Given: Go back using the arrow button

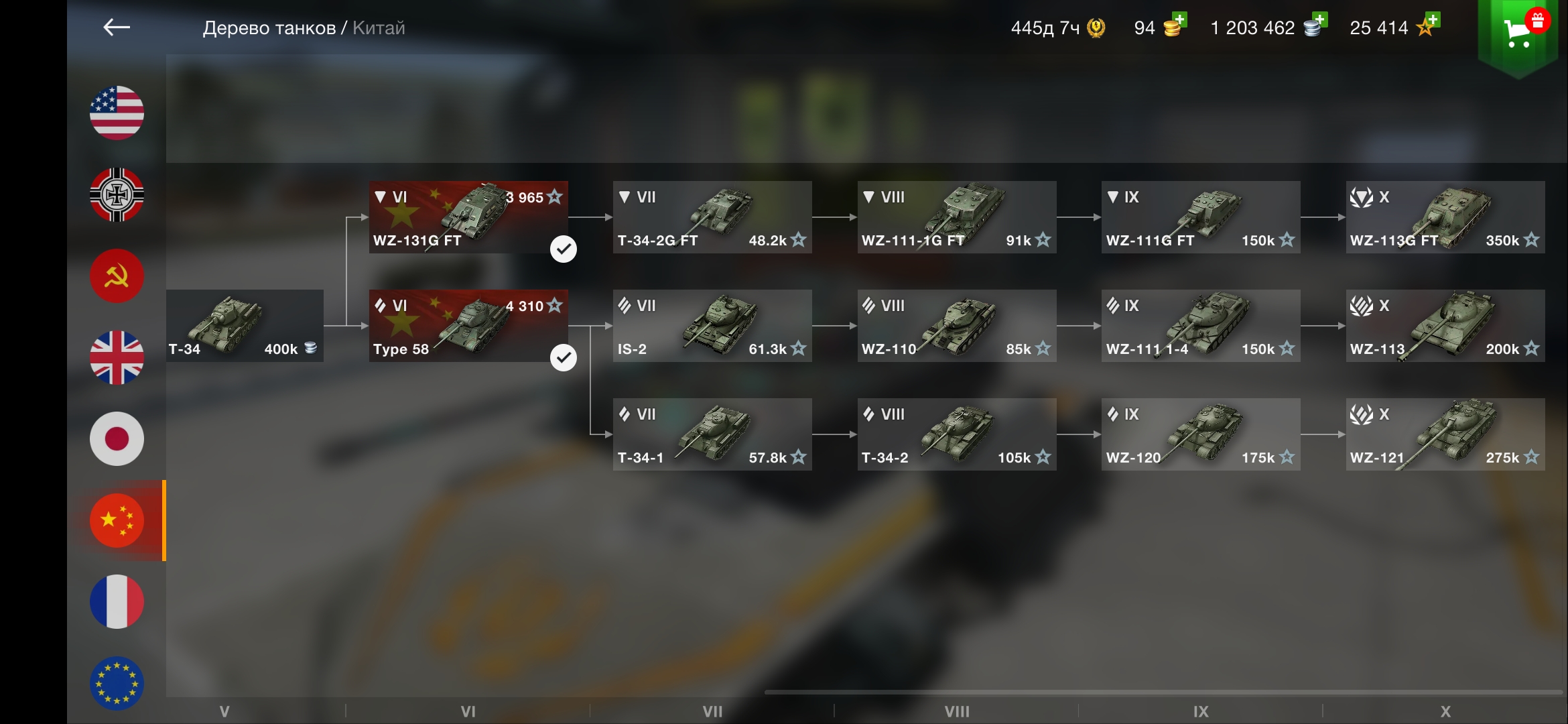Looking at the screenshot, I should (117, 27).
